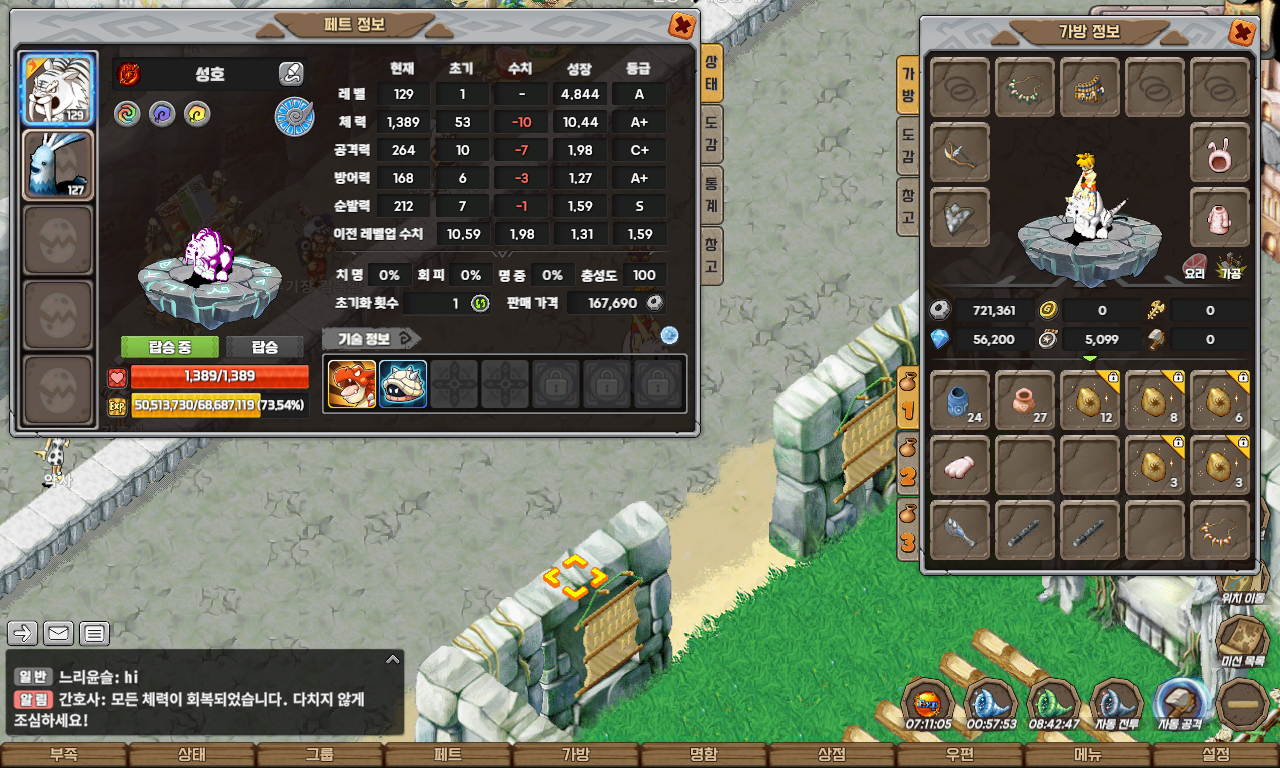Open the 설정 settings menu
The width and height of the screenshot is (1280, 768).
[1216, 755]
